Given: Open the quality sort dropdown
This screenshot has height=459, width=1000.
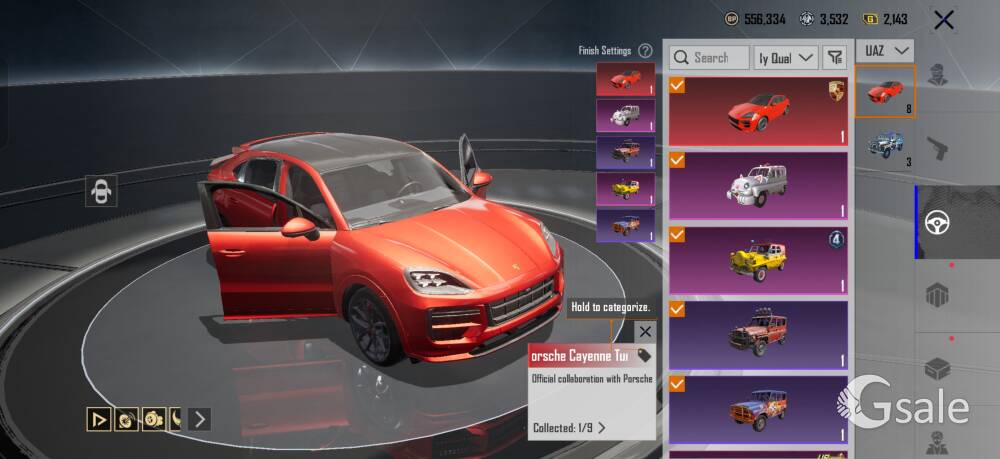Looking at the screenshot, I should pyautogui.click(x=786, y=58).
